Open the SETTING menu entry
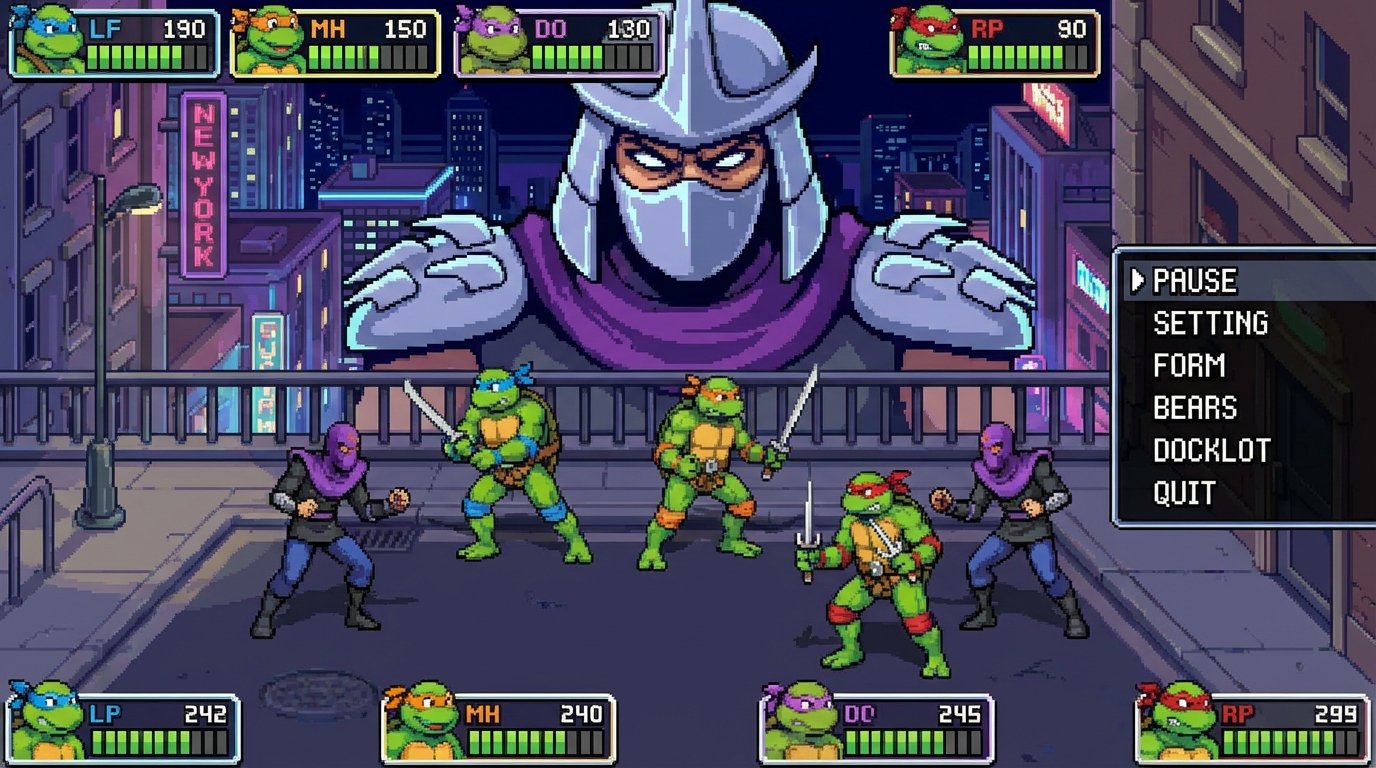This screenshot has height=768, width=1376. click(x=1210, y=324)
